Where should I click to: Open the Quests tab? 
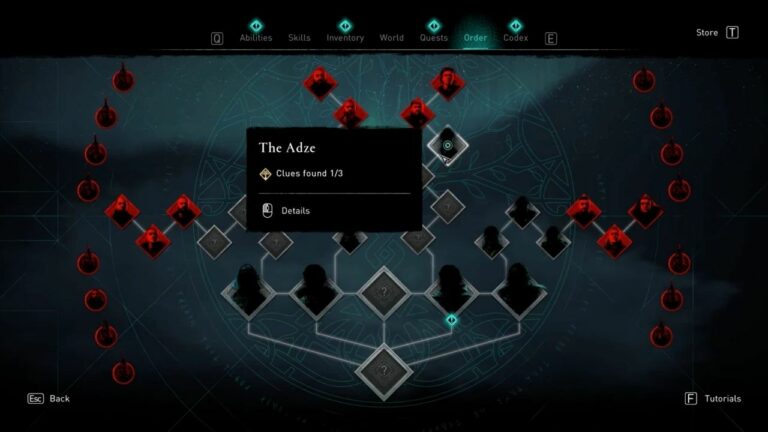point(434,38)
